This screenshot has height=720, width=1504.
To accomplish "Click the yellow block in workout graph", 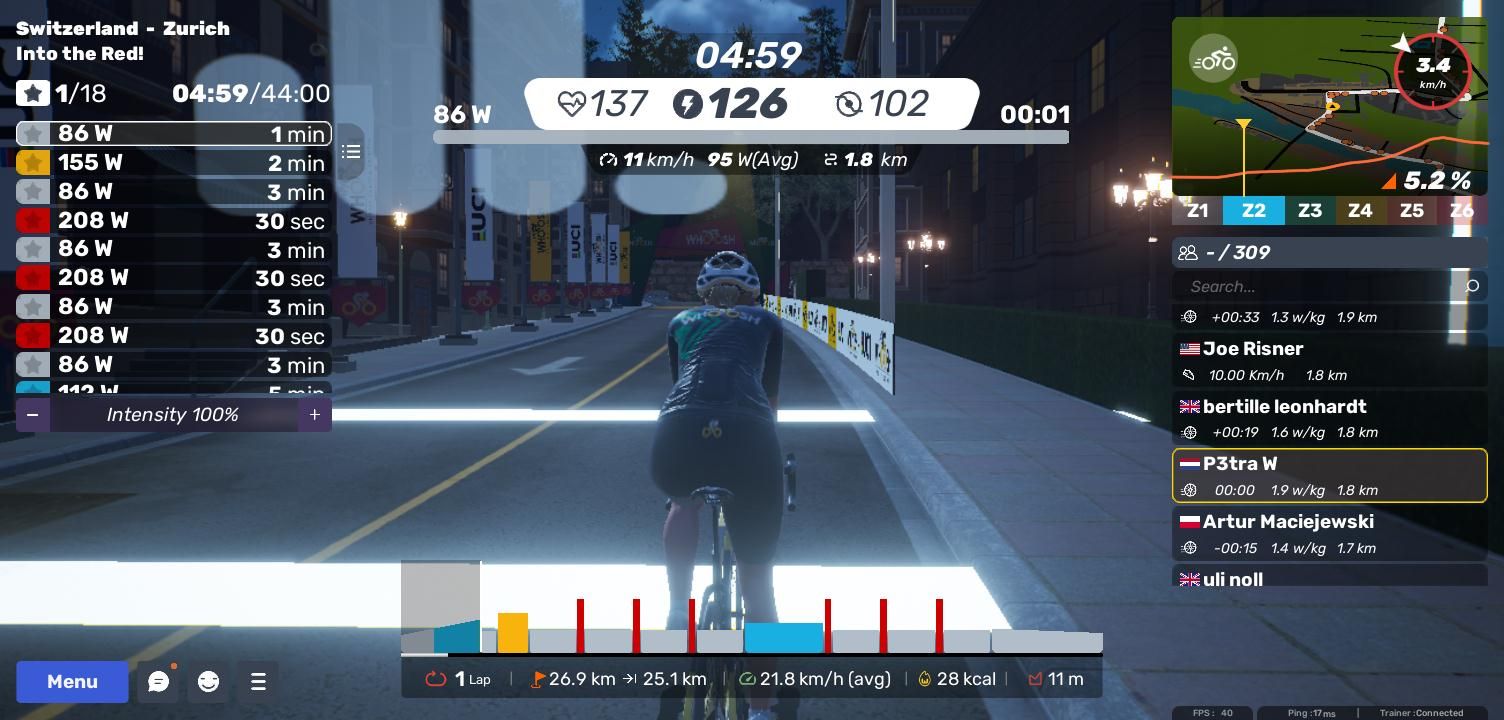I will (512, 632).
